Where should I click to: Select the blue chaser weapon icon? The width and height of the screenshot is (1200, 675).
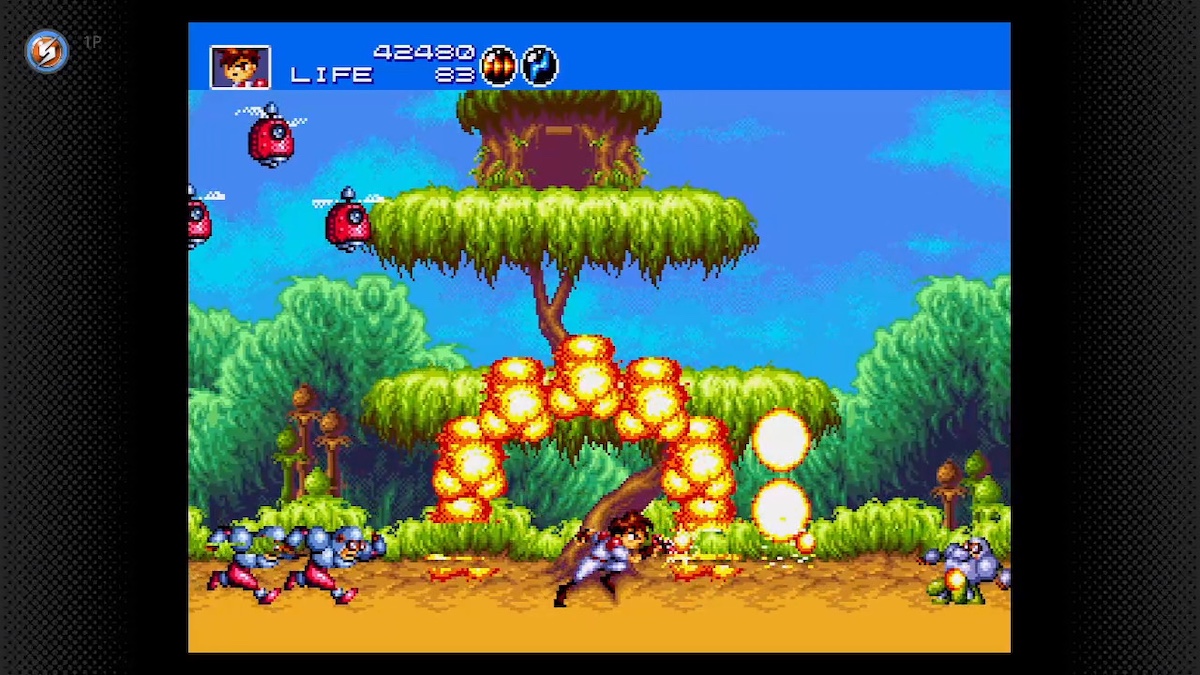point(539,66)
